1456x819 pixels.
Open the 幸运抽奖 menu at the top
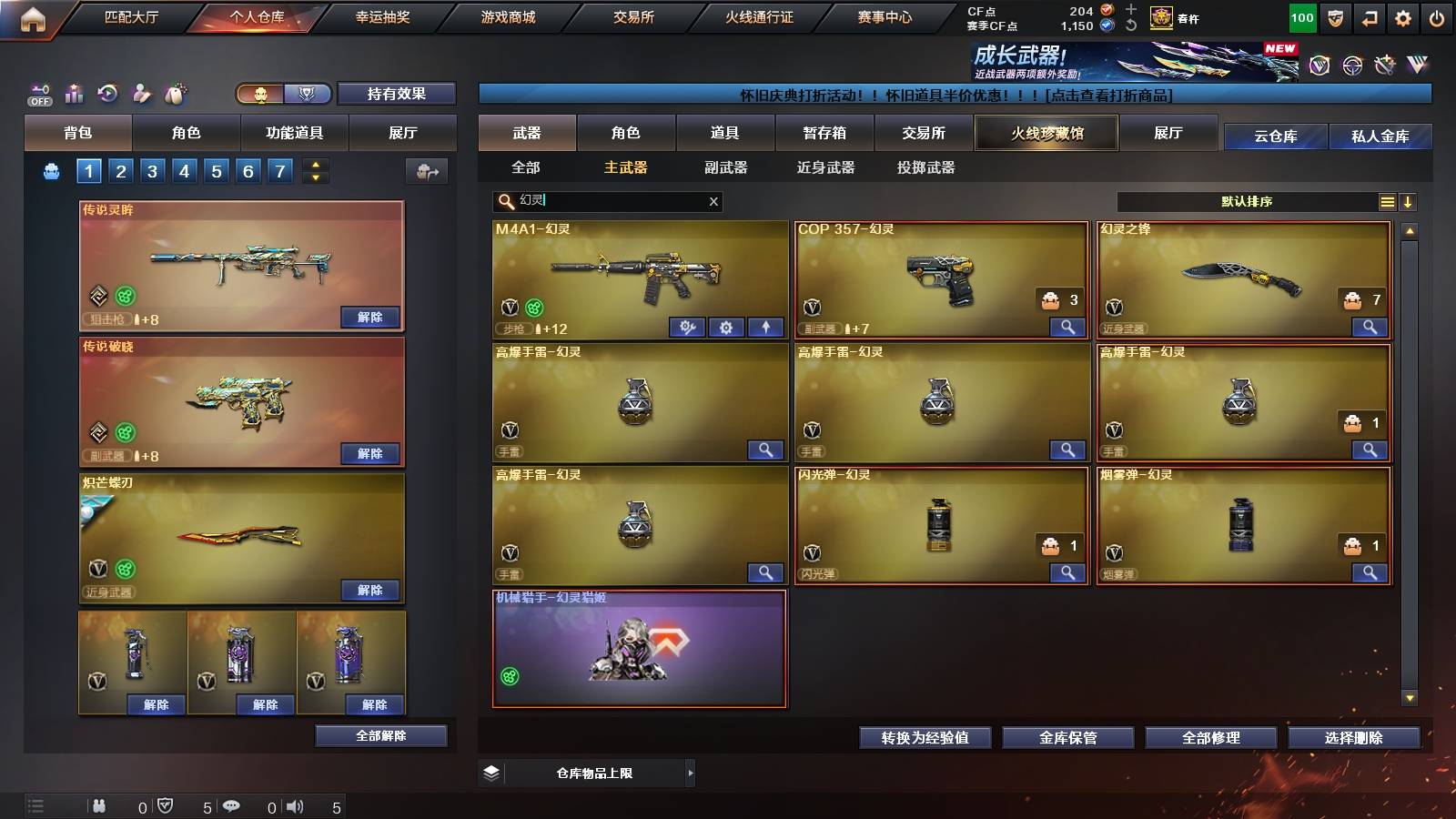coord(383,16)
